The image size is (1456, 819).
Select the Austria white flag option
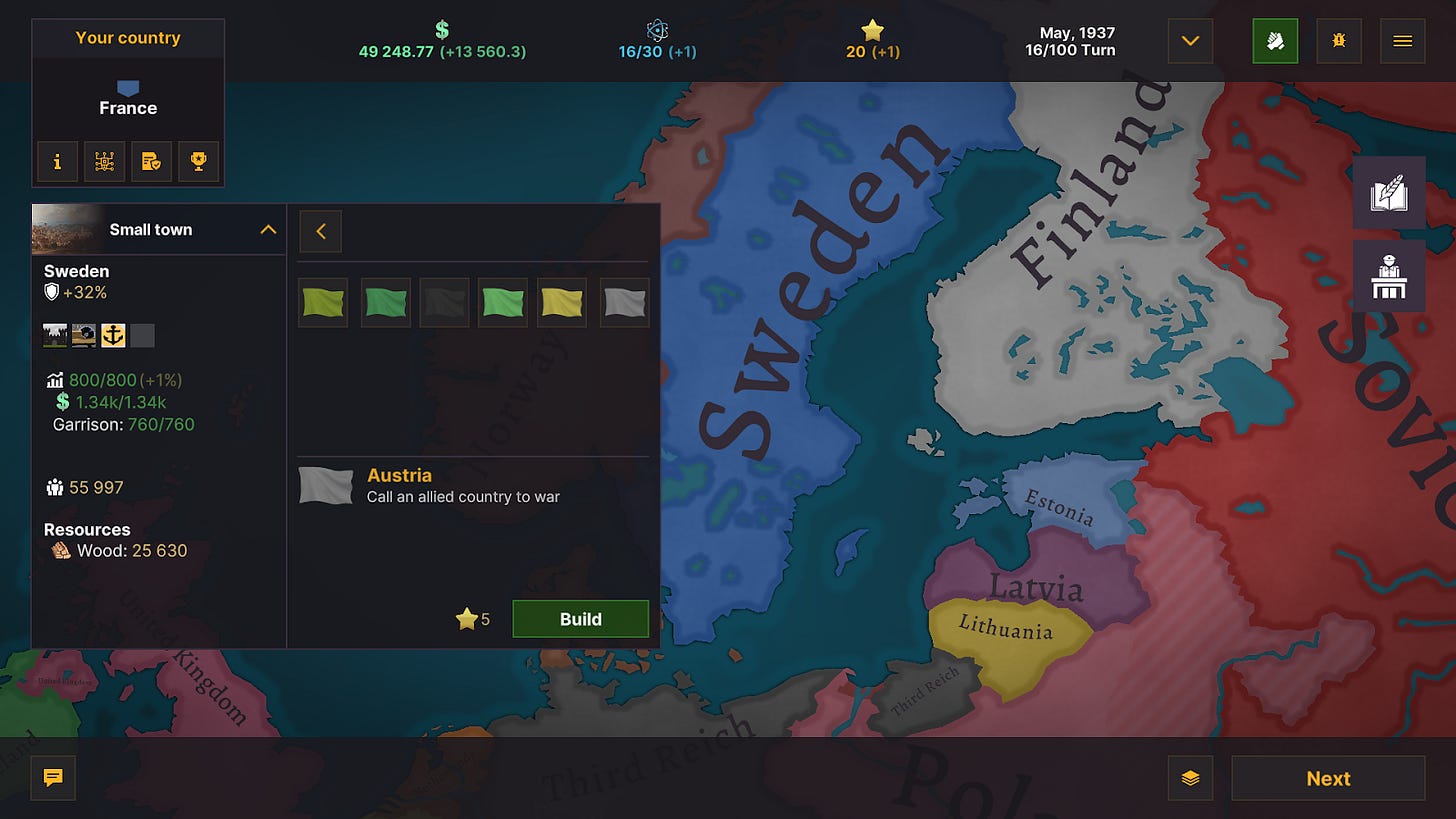point(624,302)
